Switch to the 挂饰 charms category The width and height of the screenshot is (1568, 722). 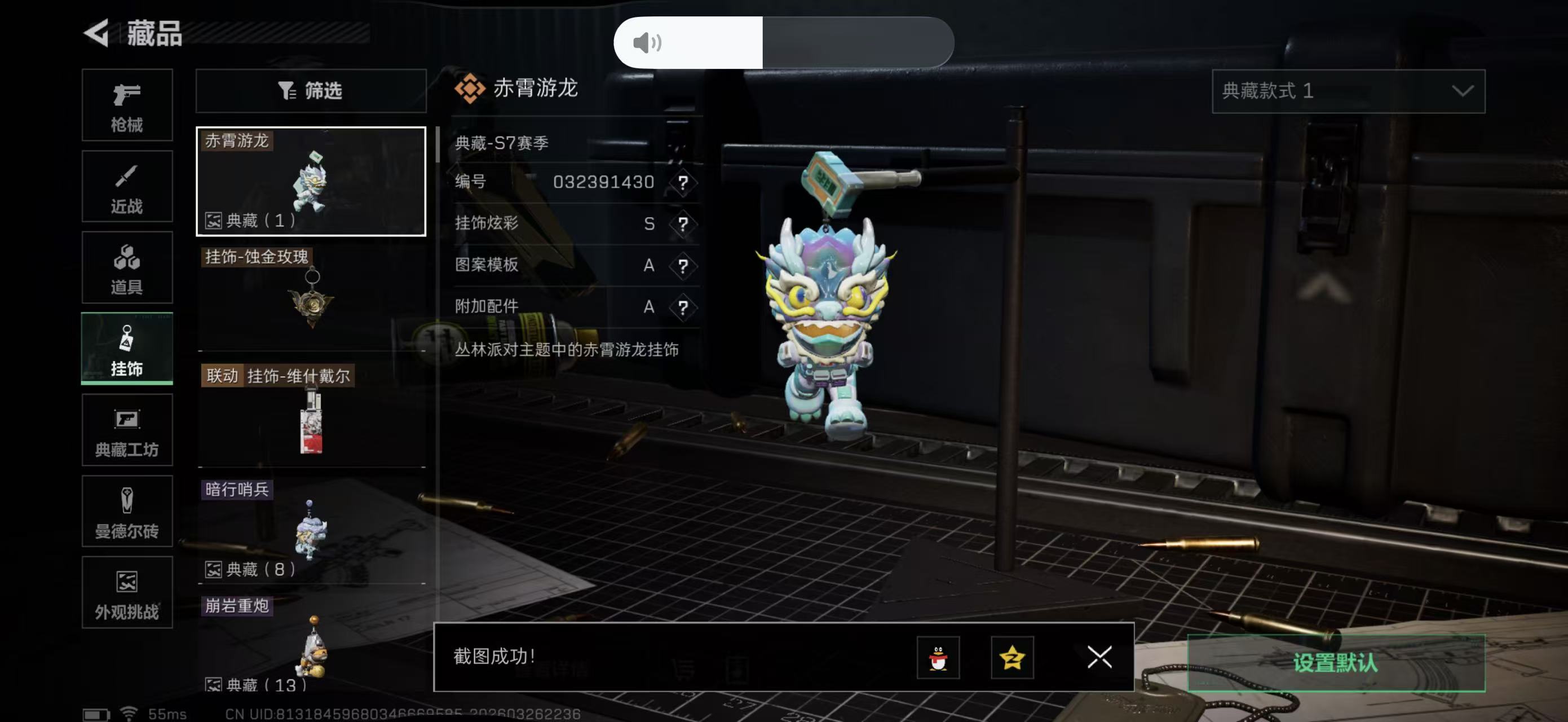pyautogui.click(x=127, y=349)
